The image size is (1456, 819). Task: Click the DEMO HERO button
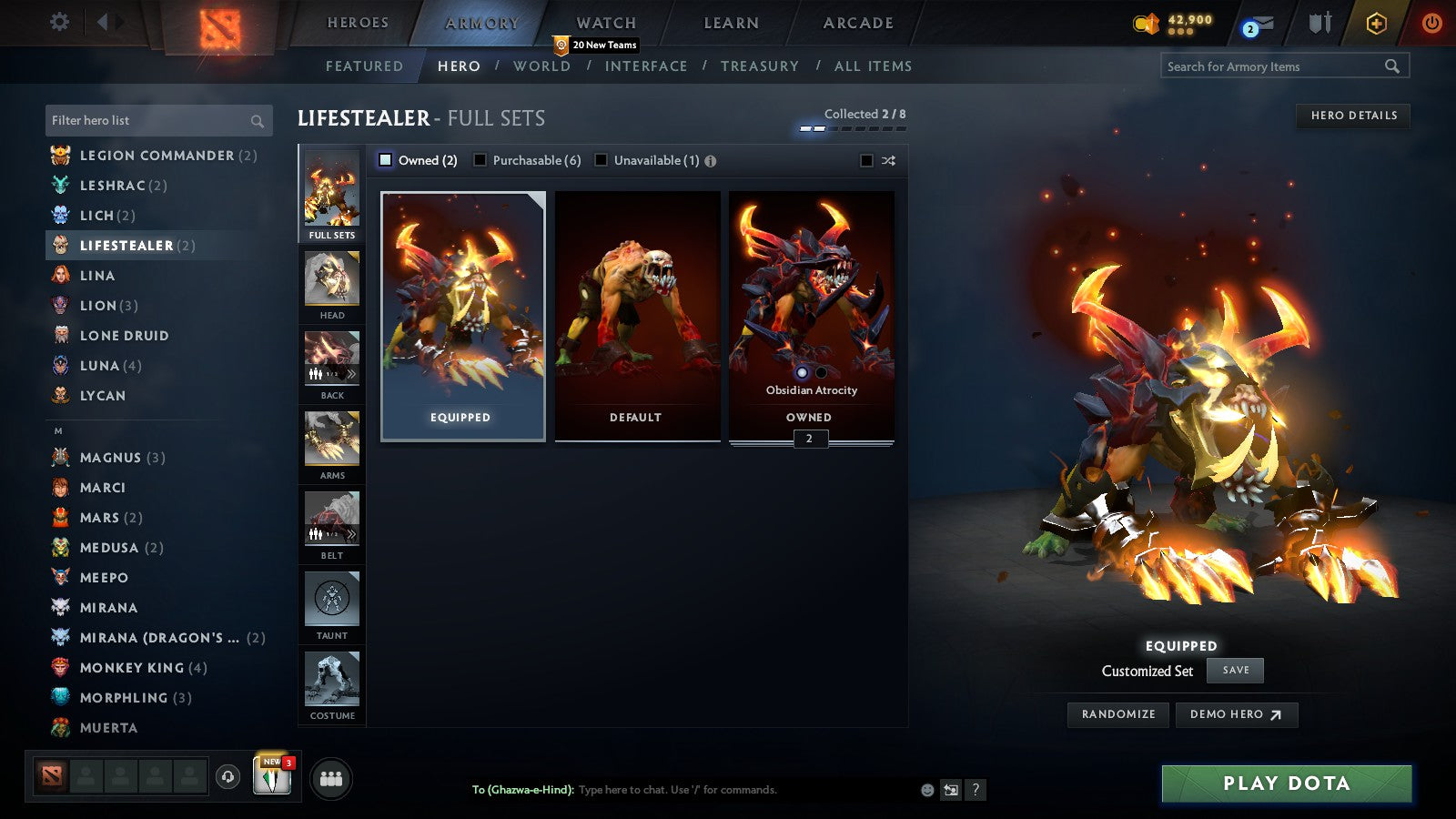pyautogui.click(x=1236, y=714)
